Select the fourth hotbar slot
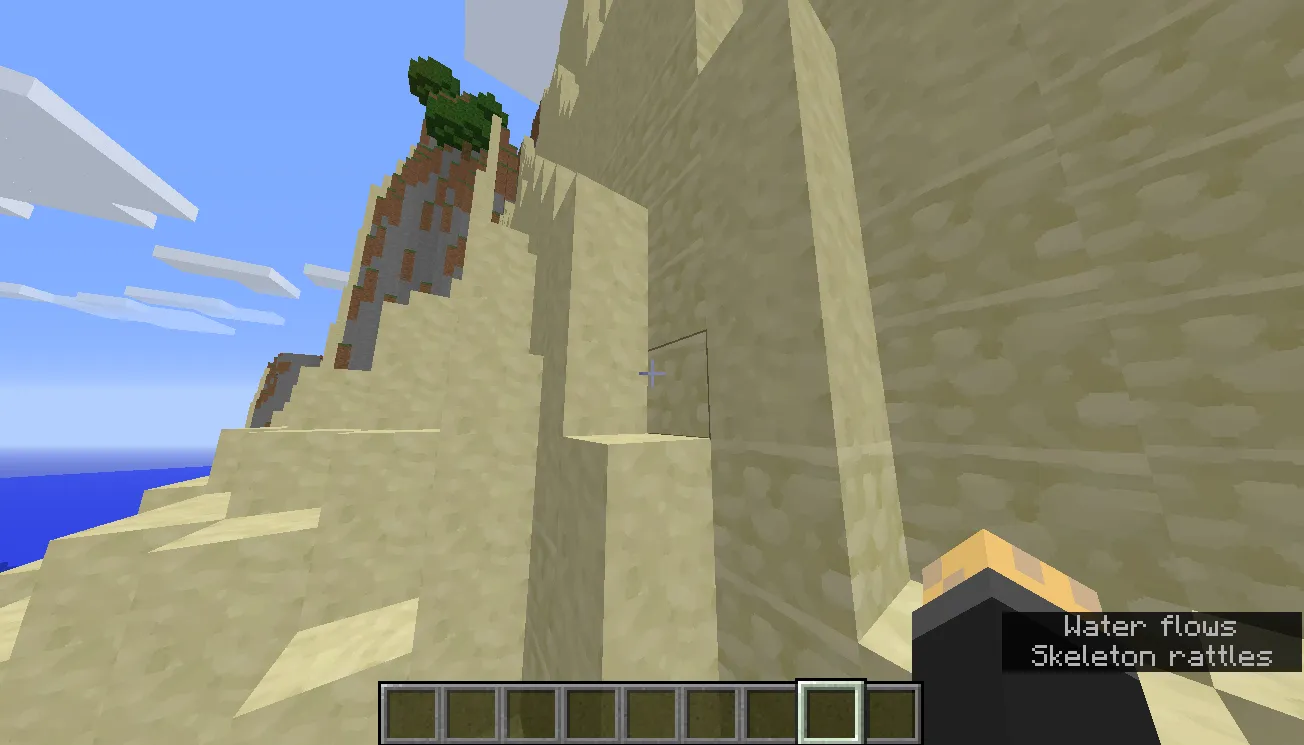The height and width of the screenshot is (745, 1304). 593,711
